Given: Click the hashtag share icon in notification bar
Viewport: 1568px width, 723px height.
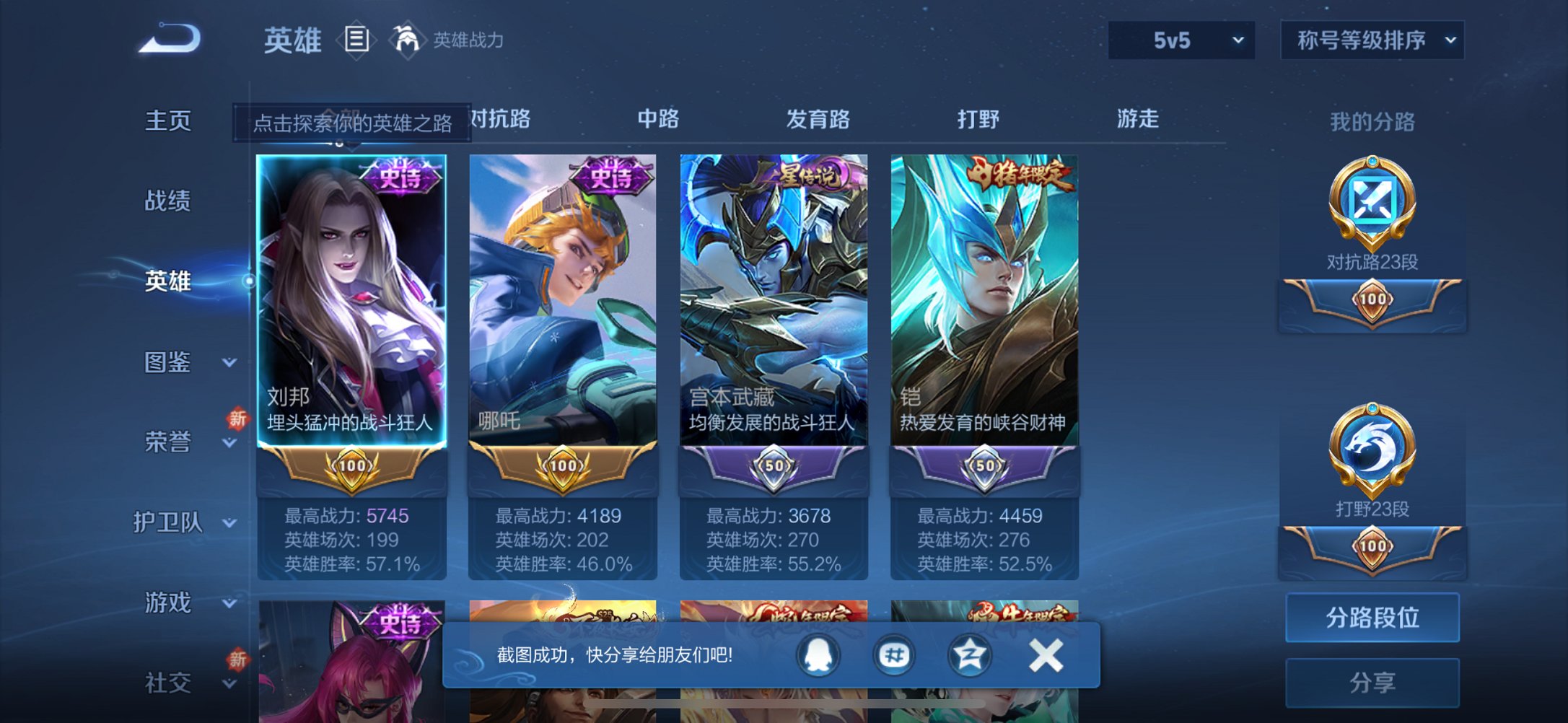Looking at the screenshot, I should point(895,654).
